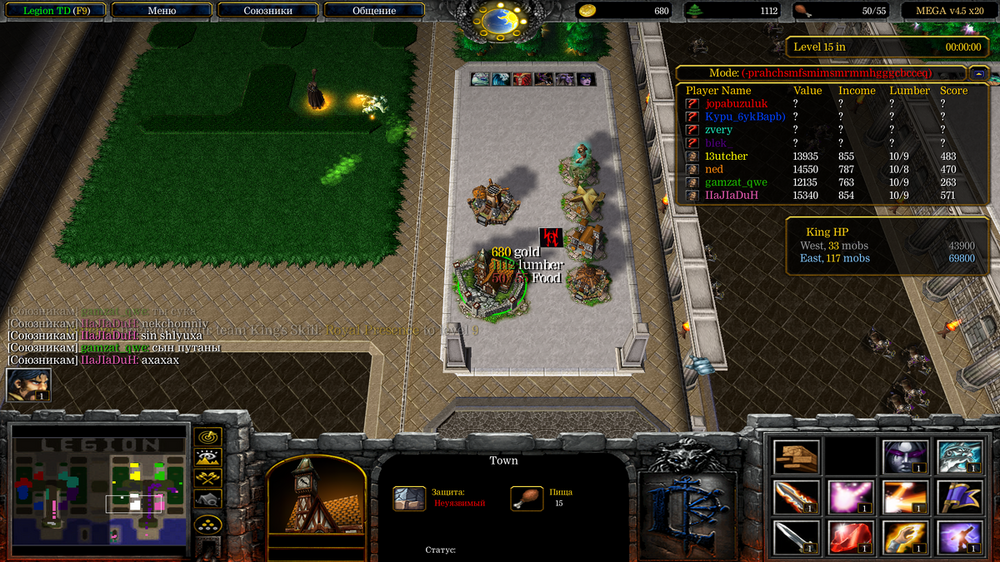Select the wooden planks lumber command
Screen dimensions: 1000x562
pyautogui.click(x=797, y=457)
